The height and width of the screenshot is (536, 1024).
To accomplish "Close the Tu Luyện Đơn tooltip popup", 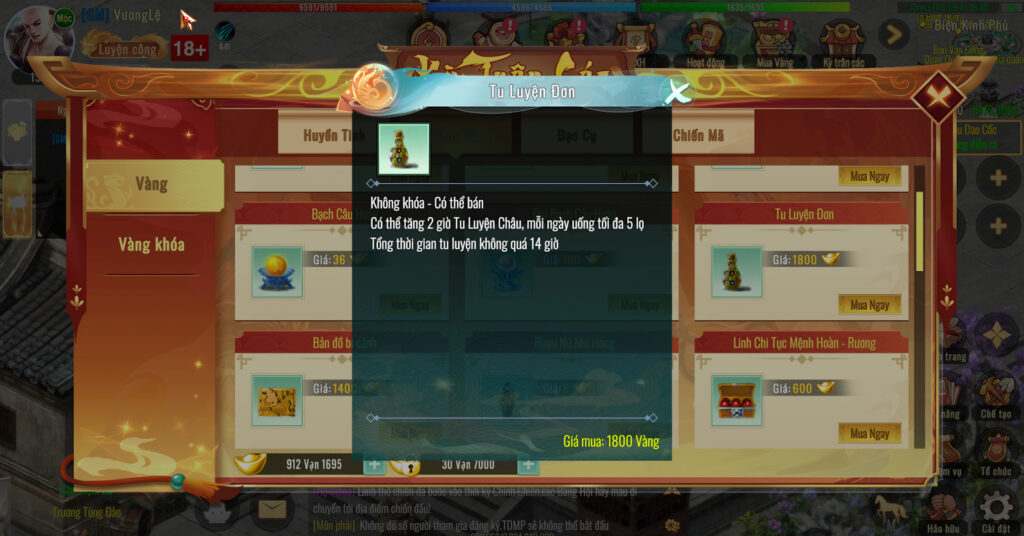I will pos(678,93).
